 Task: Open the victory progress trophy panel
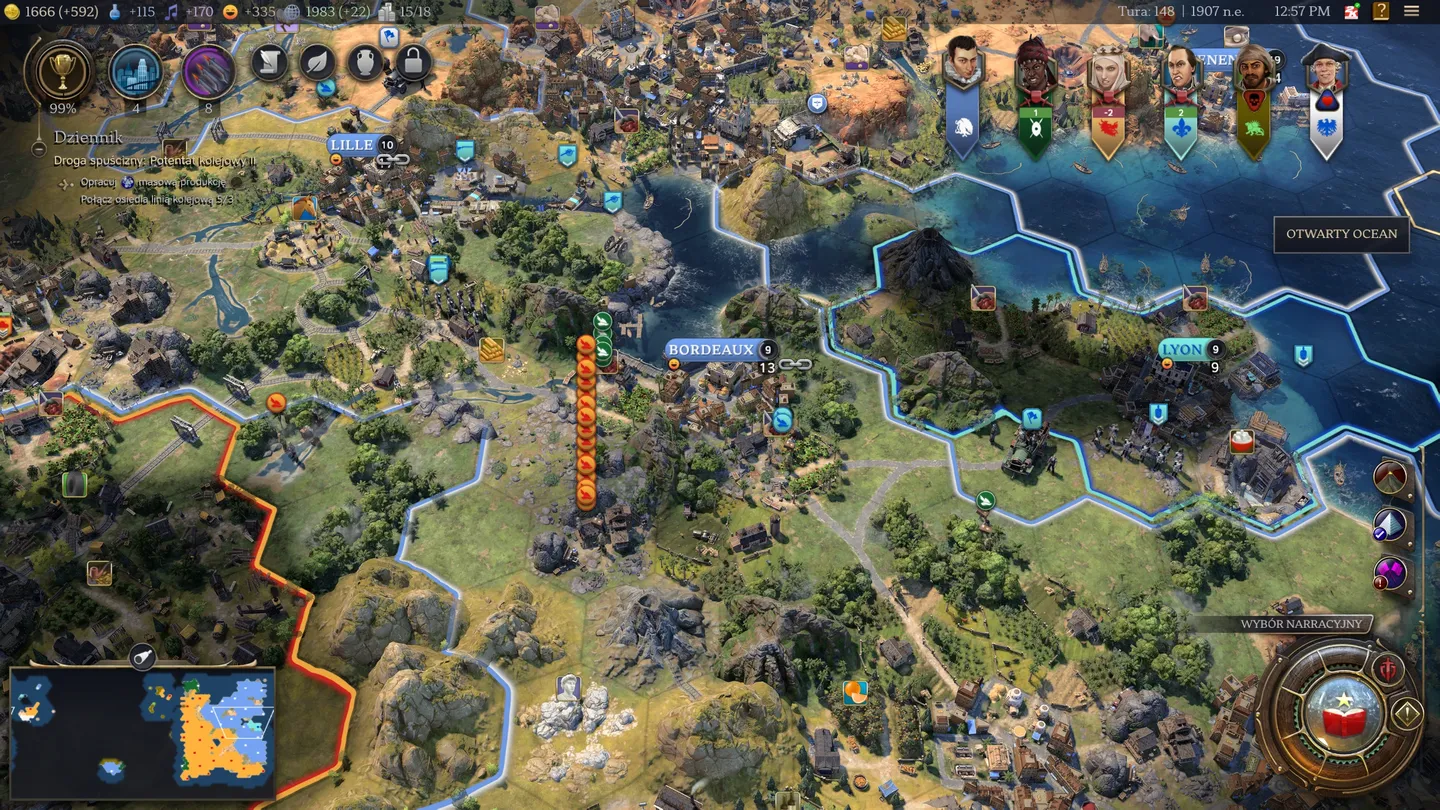(64, 70)
